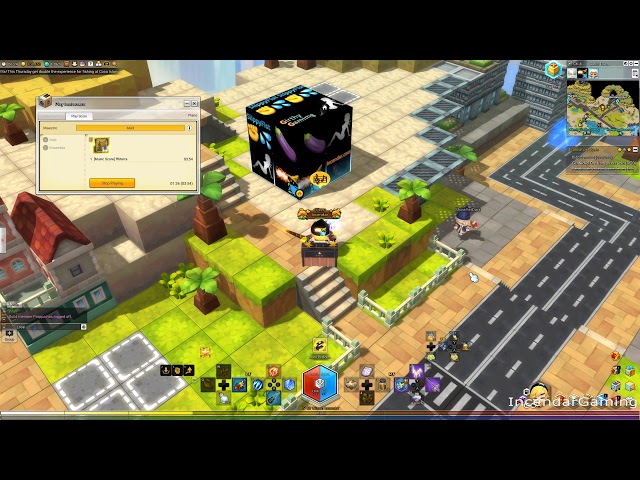This screenshot has height=480, width=640.
Task: Close the music performance window
Action: point(195,103)
